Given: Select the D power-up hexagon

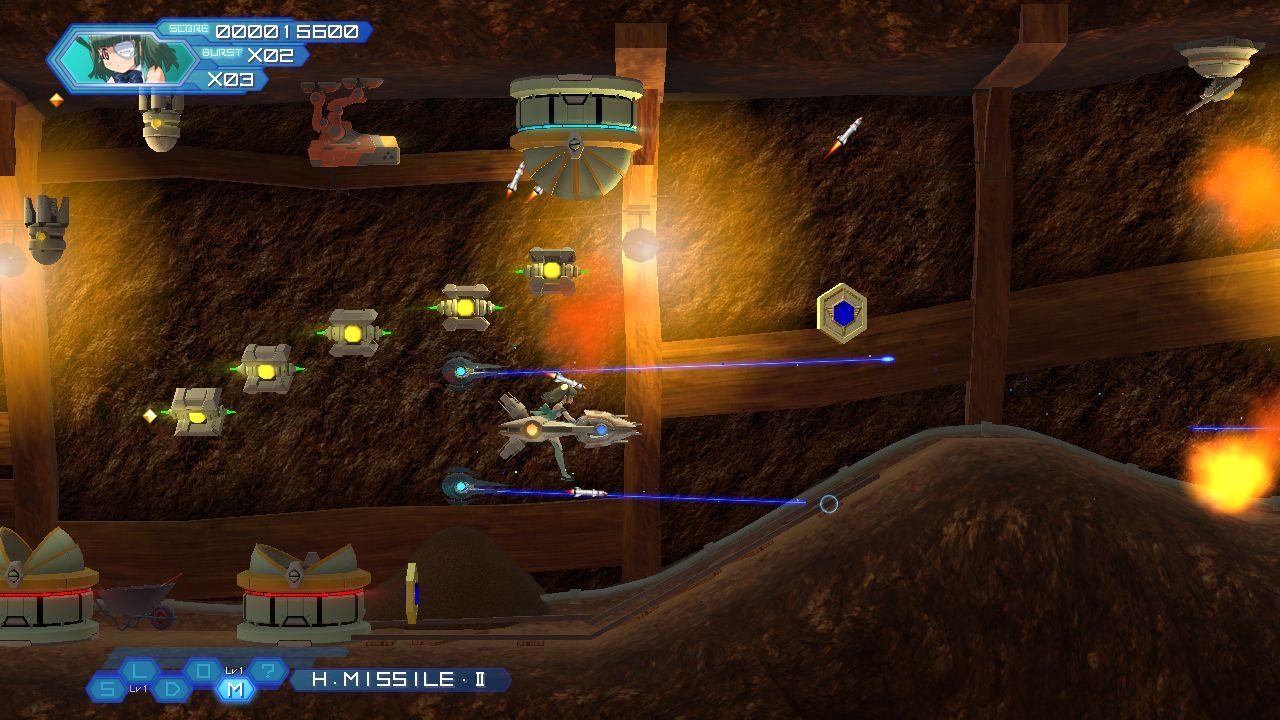Looking at the screenshot, I should 172,689.
